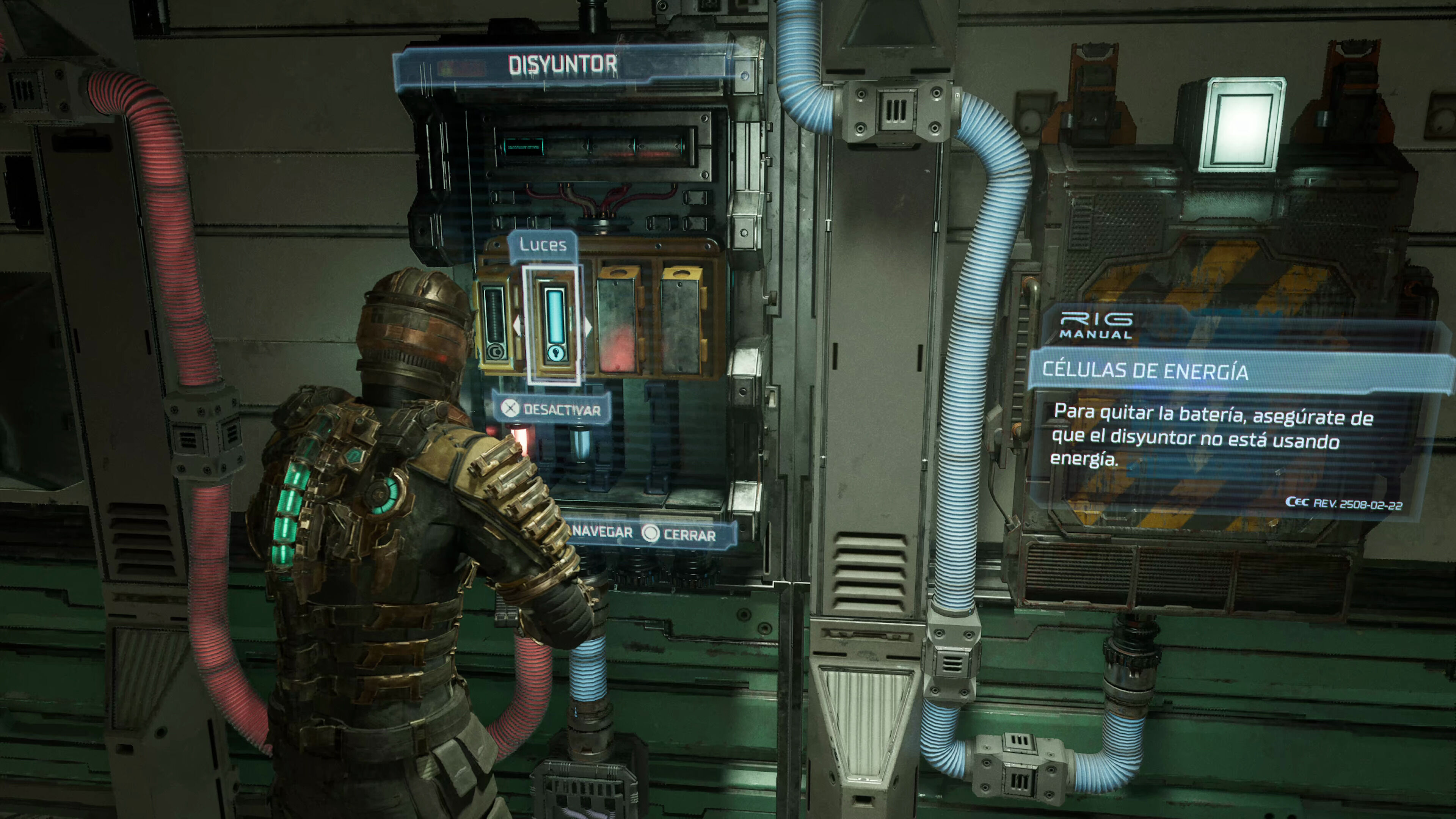
Task: Click the right arrow beside the Luces breaker
Action: coord(588,326)
